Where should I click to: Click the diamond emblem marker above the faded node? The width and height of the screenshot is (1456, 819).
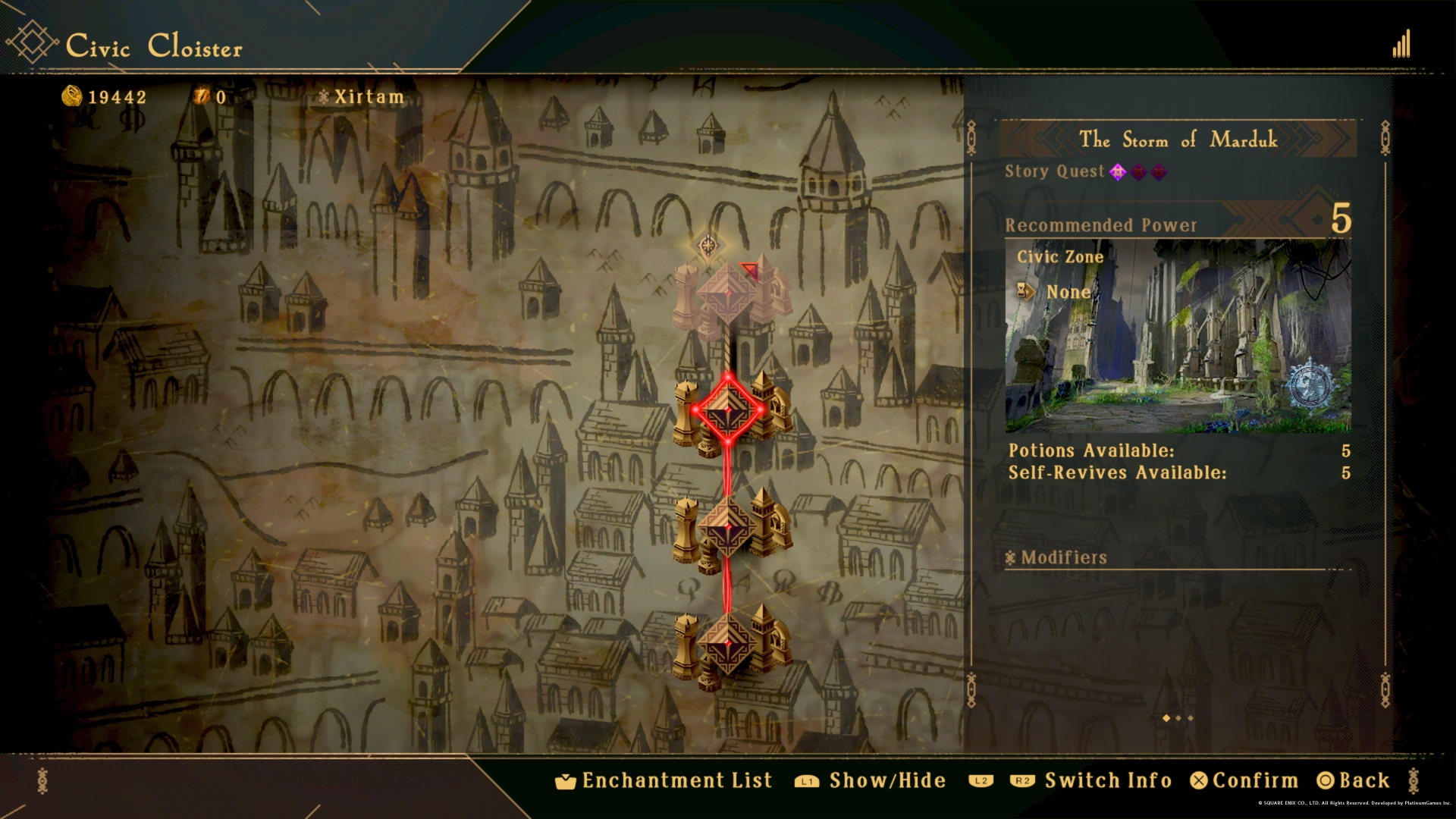tap(709, 245)
